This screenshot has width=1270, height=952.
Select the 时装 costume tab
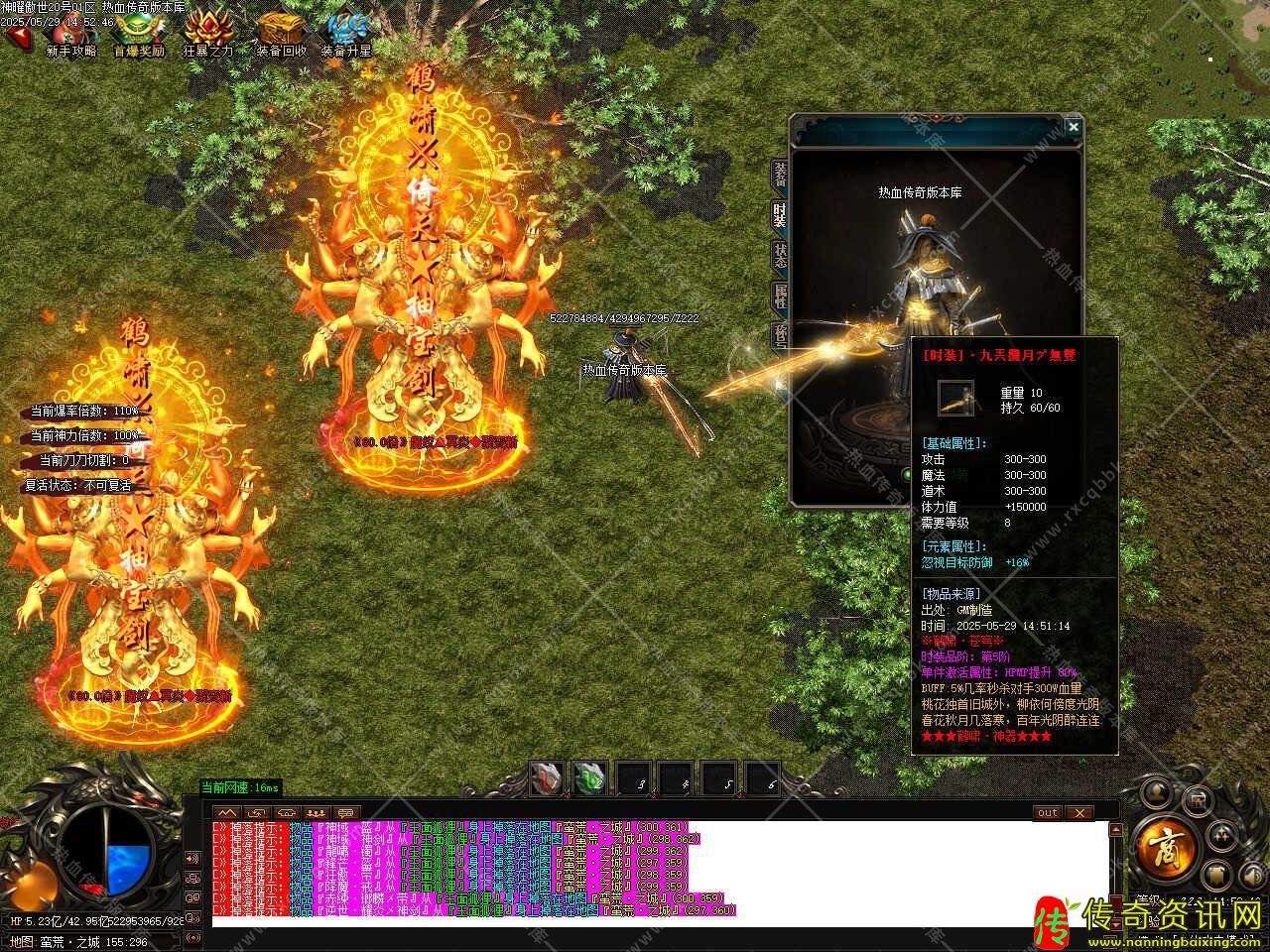pyautogui.click(x=780, y=216)
